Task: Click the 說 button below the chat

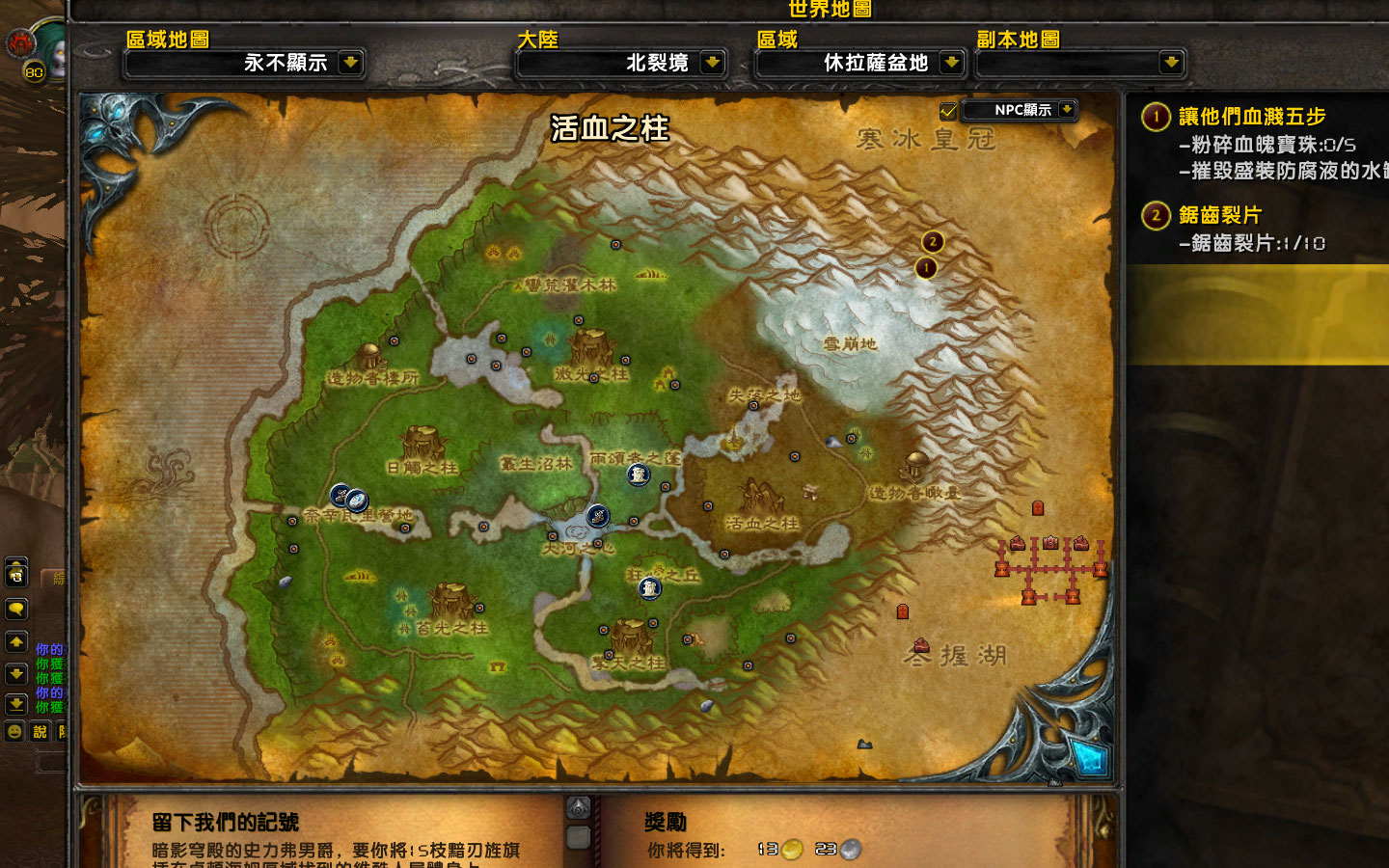Action: tap(40, 730)
